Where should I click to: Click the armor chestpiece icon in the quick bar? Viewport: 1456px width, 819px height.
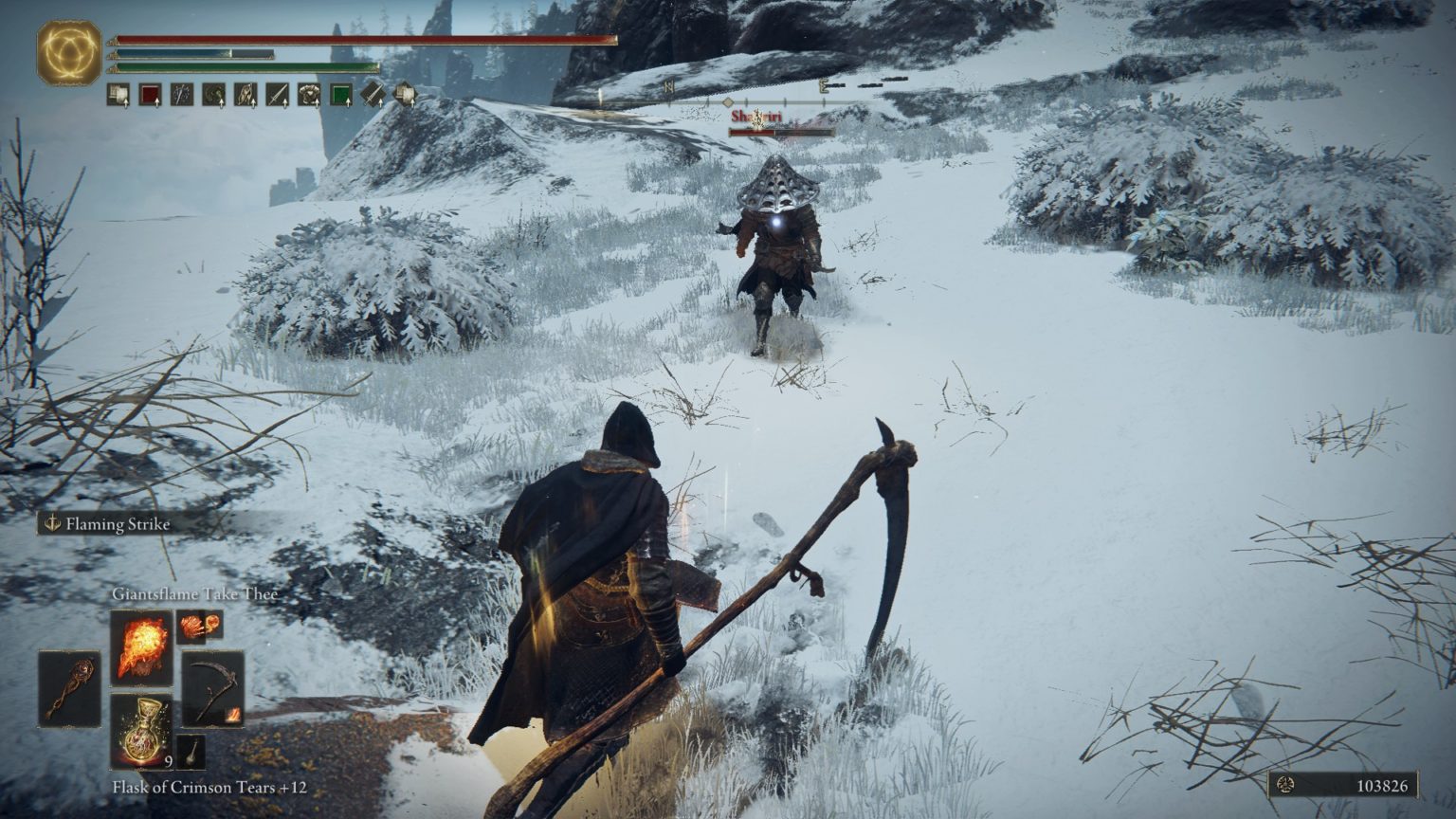click(x=309, y=94)
